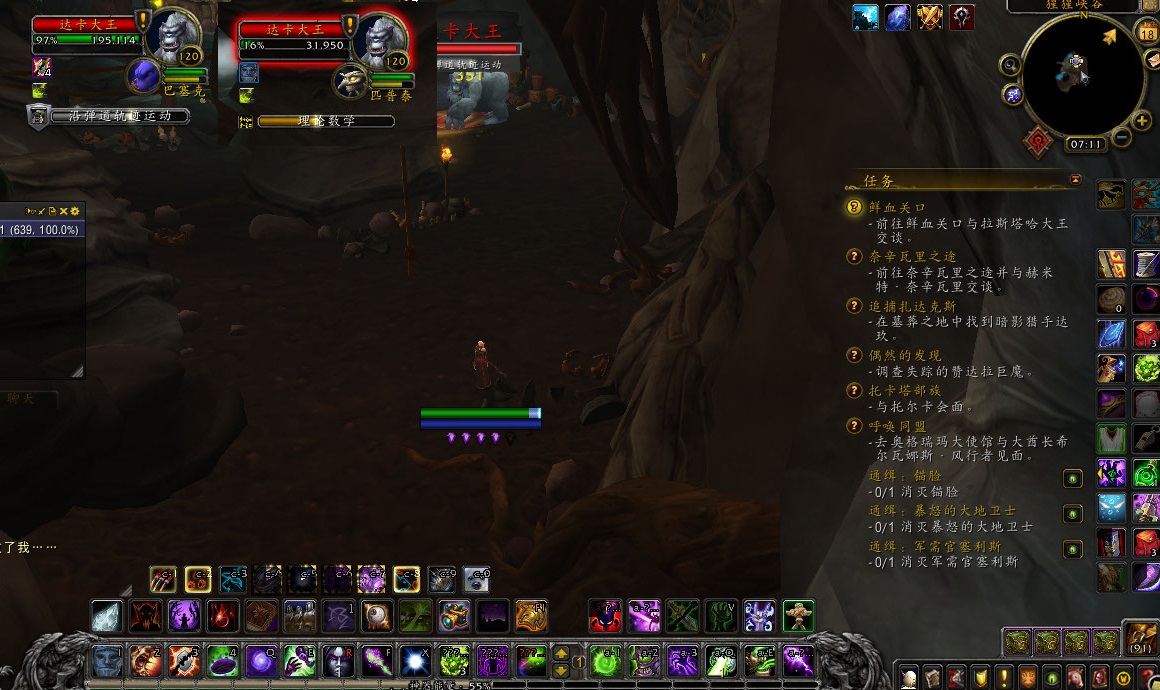Screen dimensions: 1160x690
Task: Click the action bar page up arrow
Action: (x=562, y=651)
